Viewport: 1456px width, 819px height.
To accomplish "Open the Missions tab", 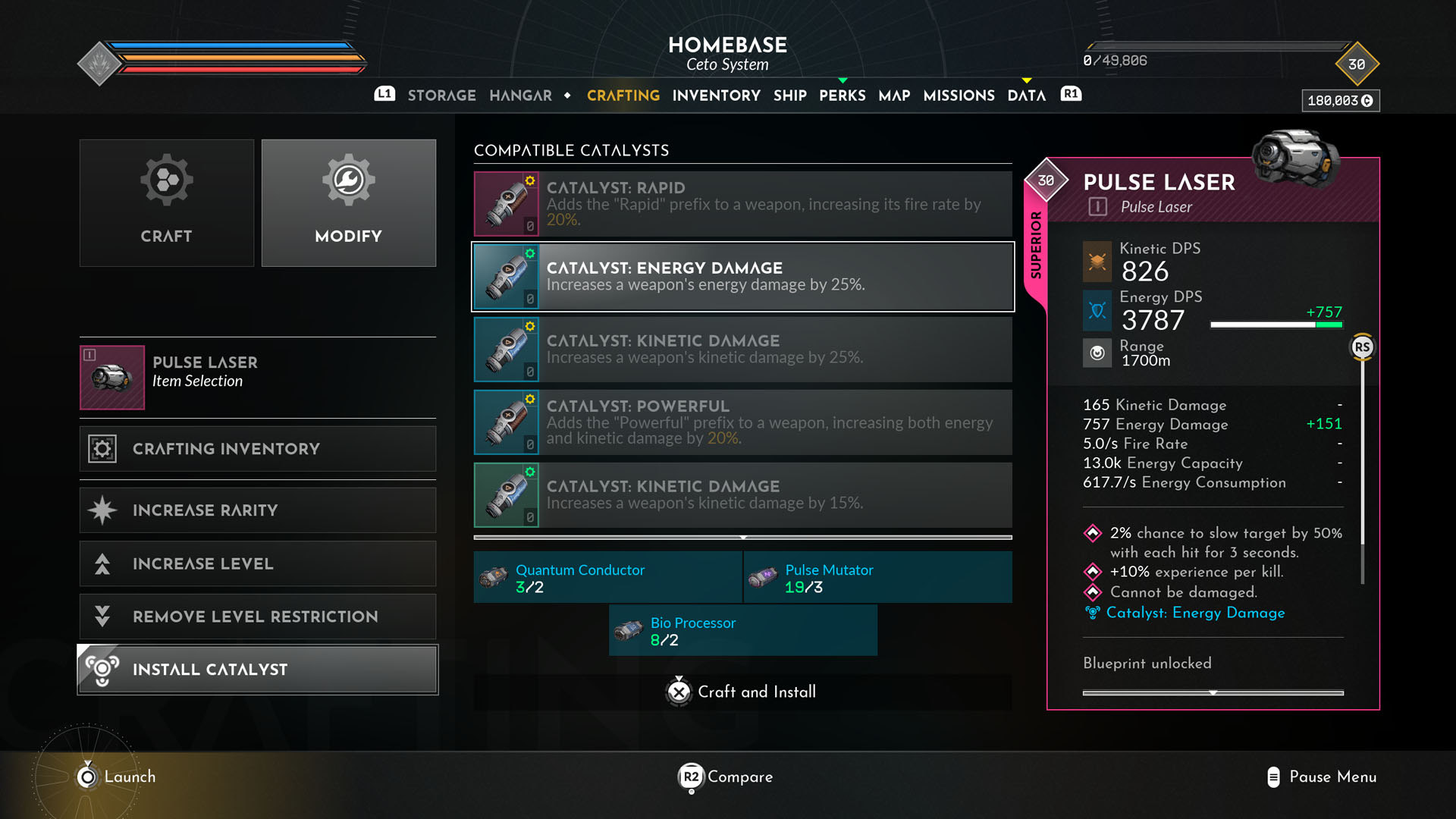I will (959, 96).
